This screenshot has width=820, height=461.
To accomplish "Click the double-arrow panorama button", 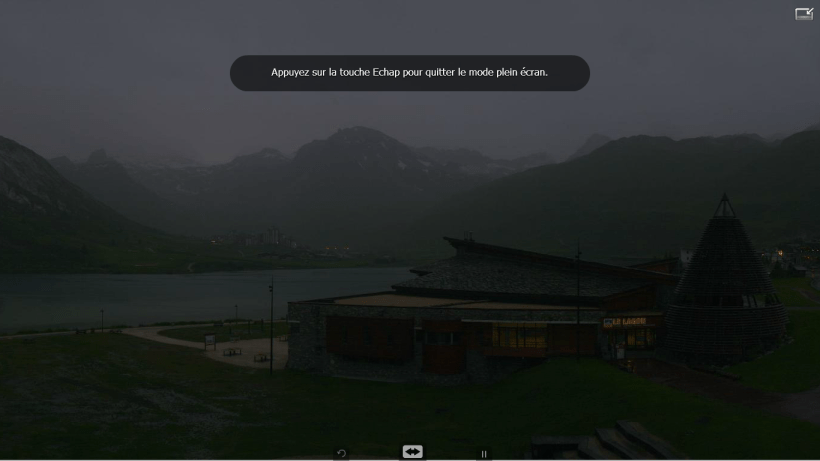I will [x=412, y=453].
